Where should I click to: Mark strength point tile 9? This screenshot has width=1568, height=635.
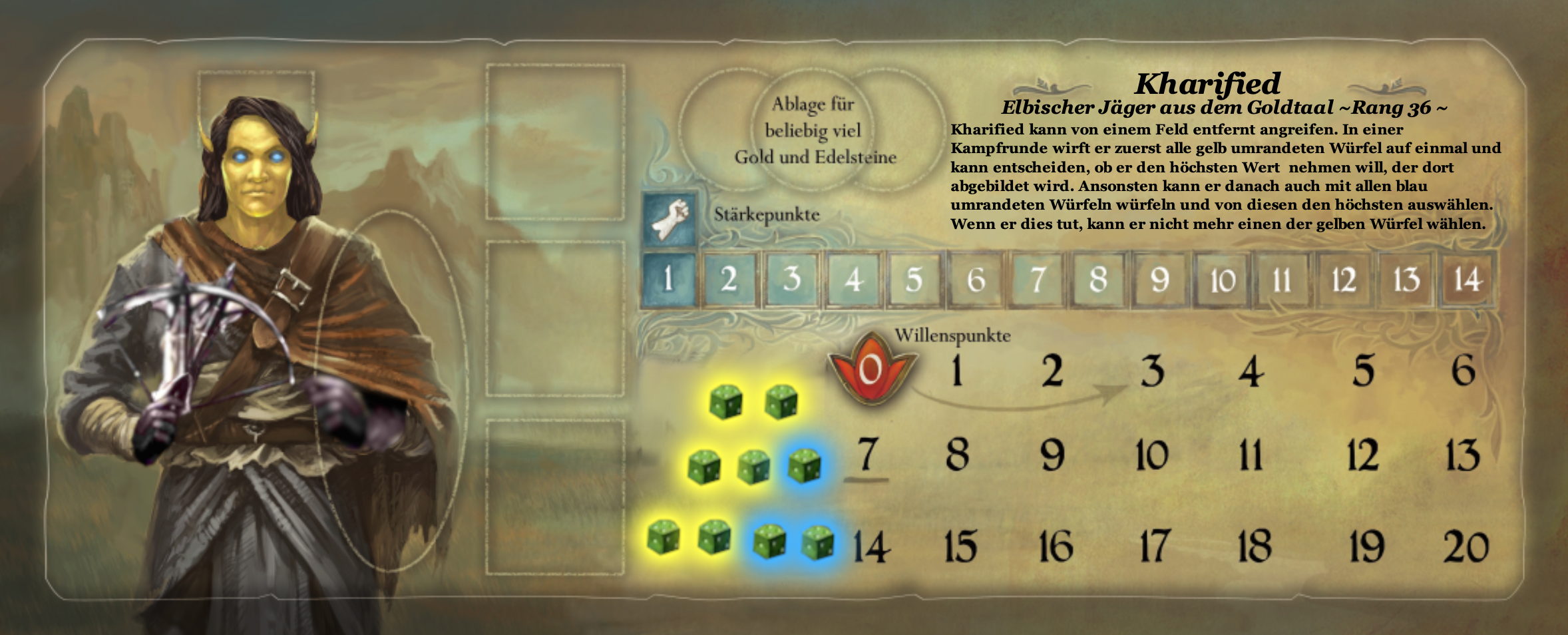[x=1159, y=280]
